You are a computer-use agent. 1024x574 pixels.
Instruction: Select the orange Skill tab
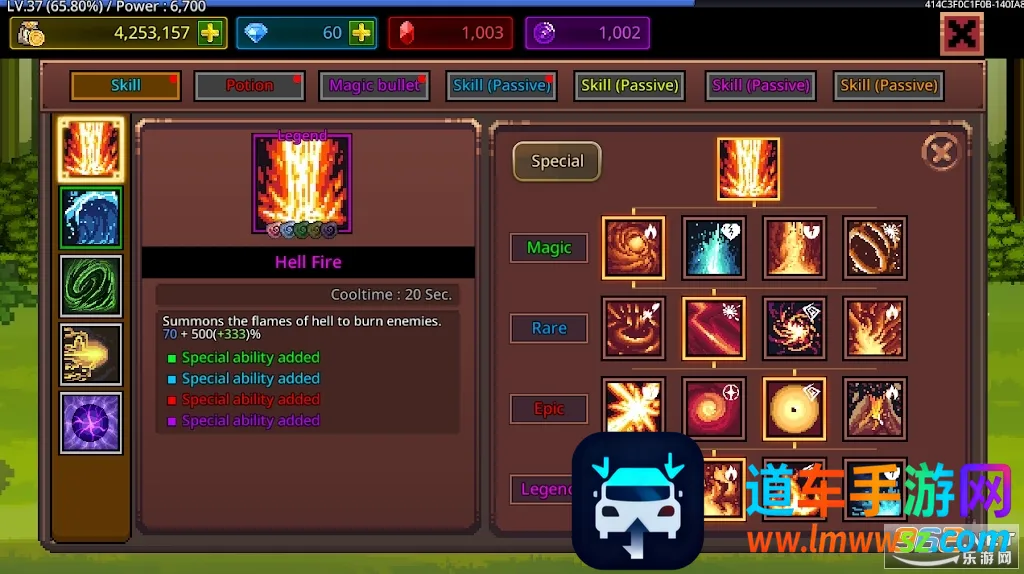coord(125,86)
